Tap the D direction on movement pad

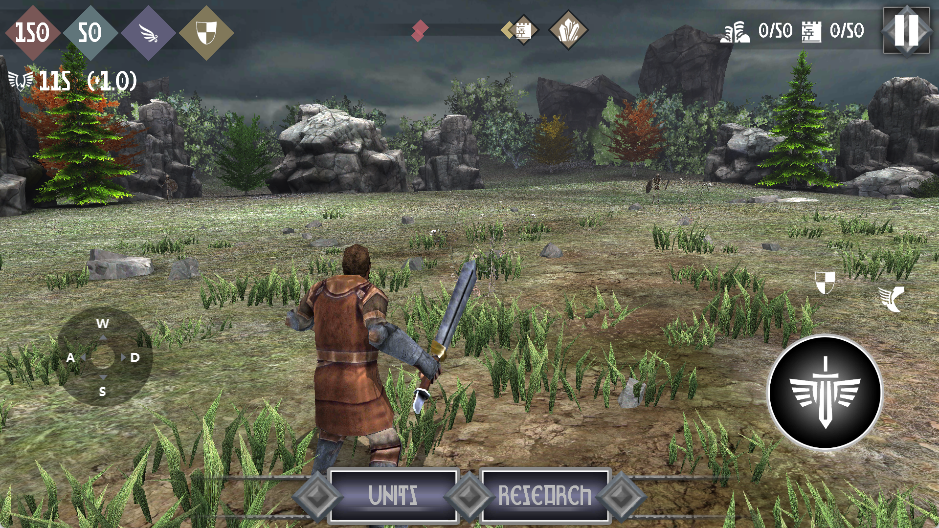pos(135,357)
